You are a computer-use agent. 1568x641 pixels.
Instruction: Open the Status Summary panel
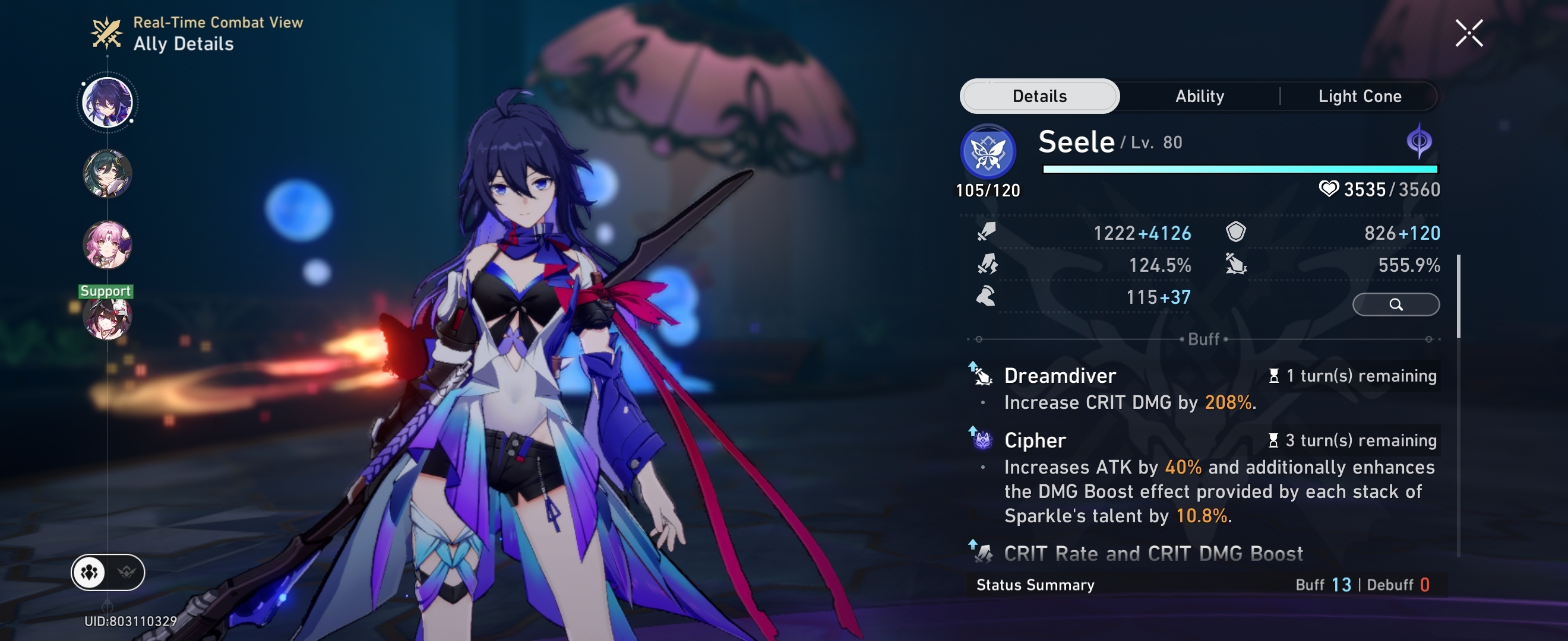pos(1035,585)
